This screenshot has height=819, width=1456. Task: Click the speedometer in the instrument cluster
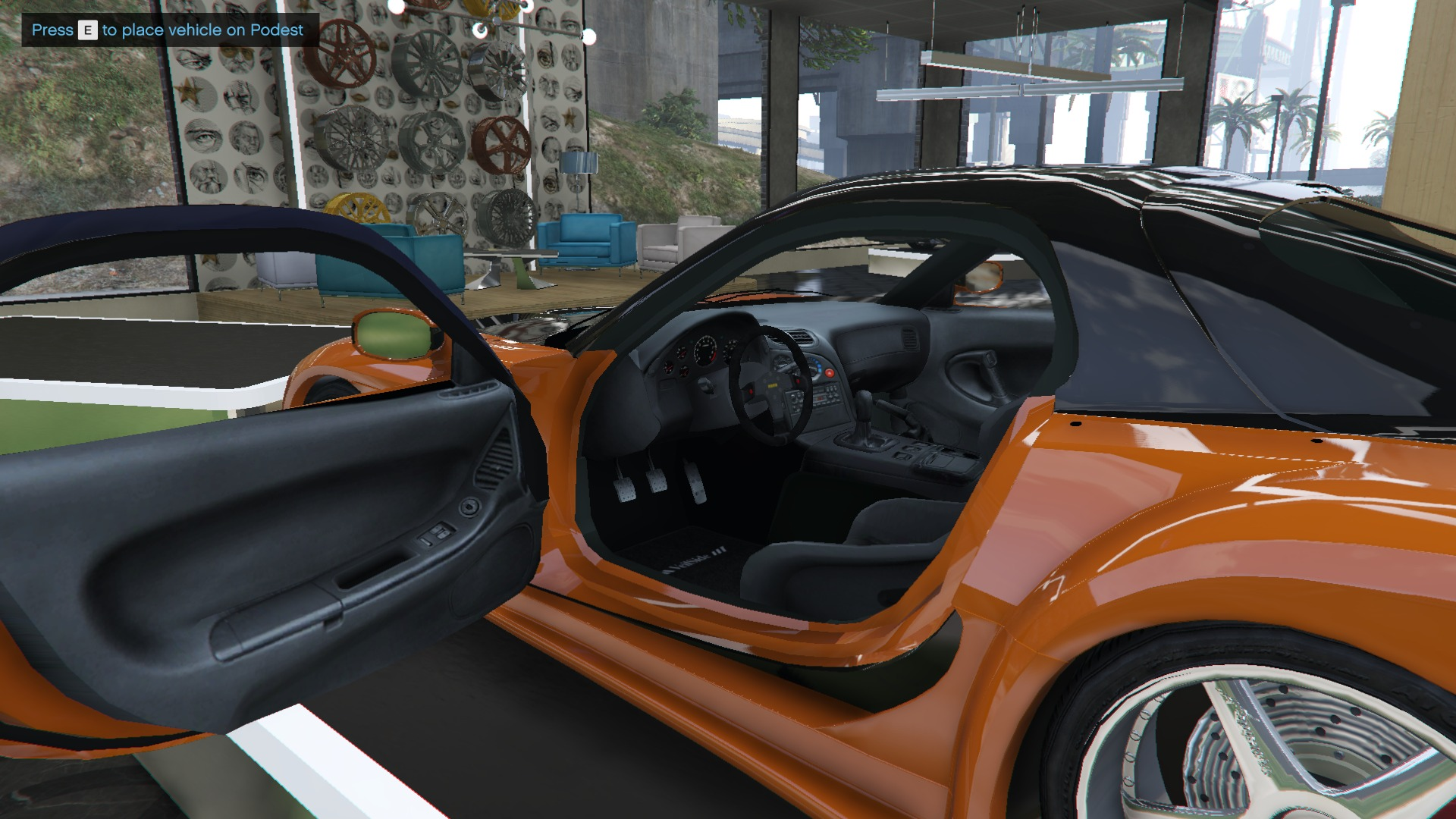(732, 350)
